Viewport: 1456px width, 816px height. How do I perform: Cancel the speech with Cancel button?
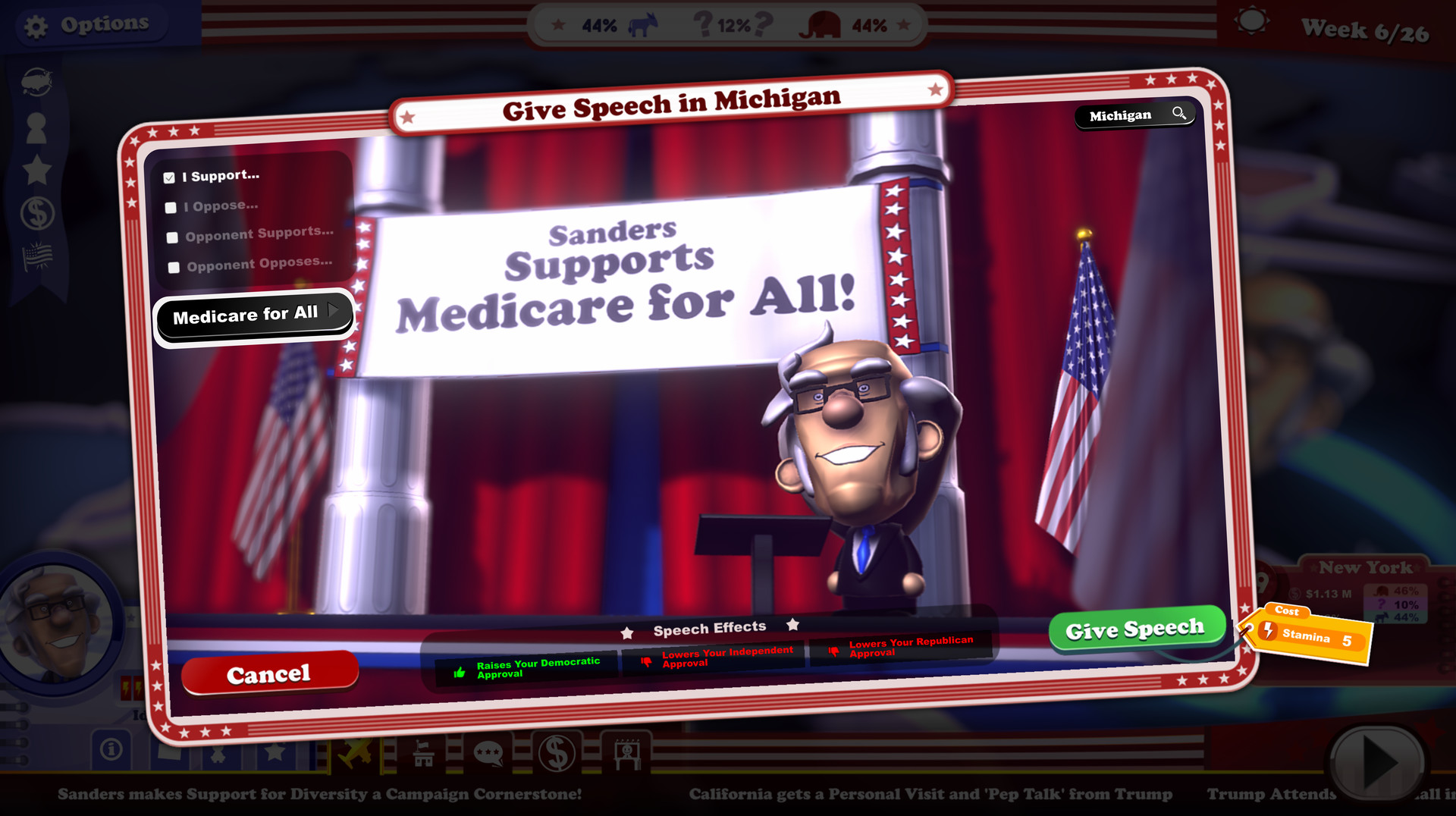coord(269,674)
